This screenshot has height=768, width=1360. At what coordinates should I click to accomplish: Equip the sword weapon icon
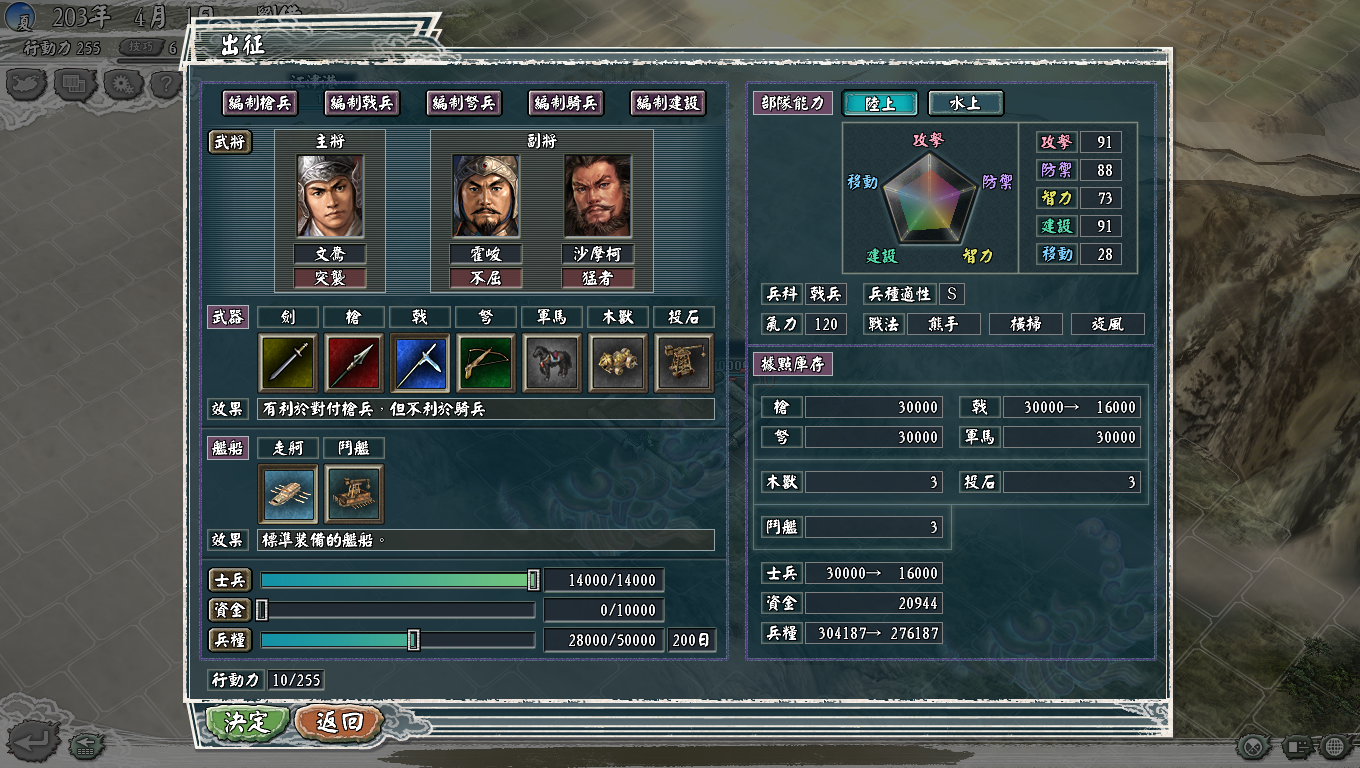[x=288, y=362]
